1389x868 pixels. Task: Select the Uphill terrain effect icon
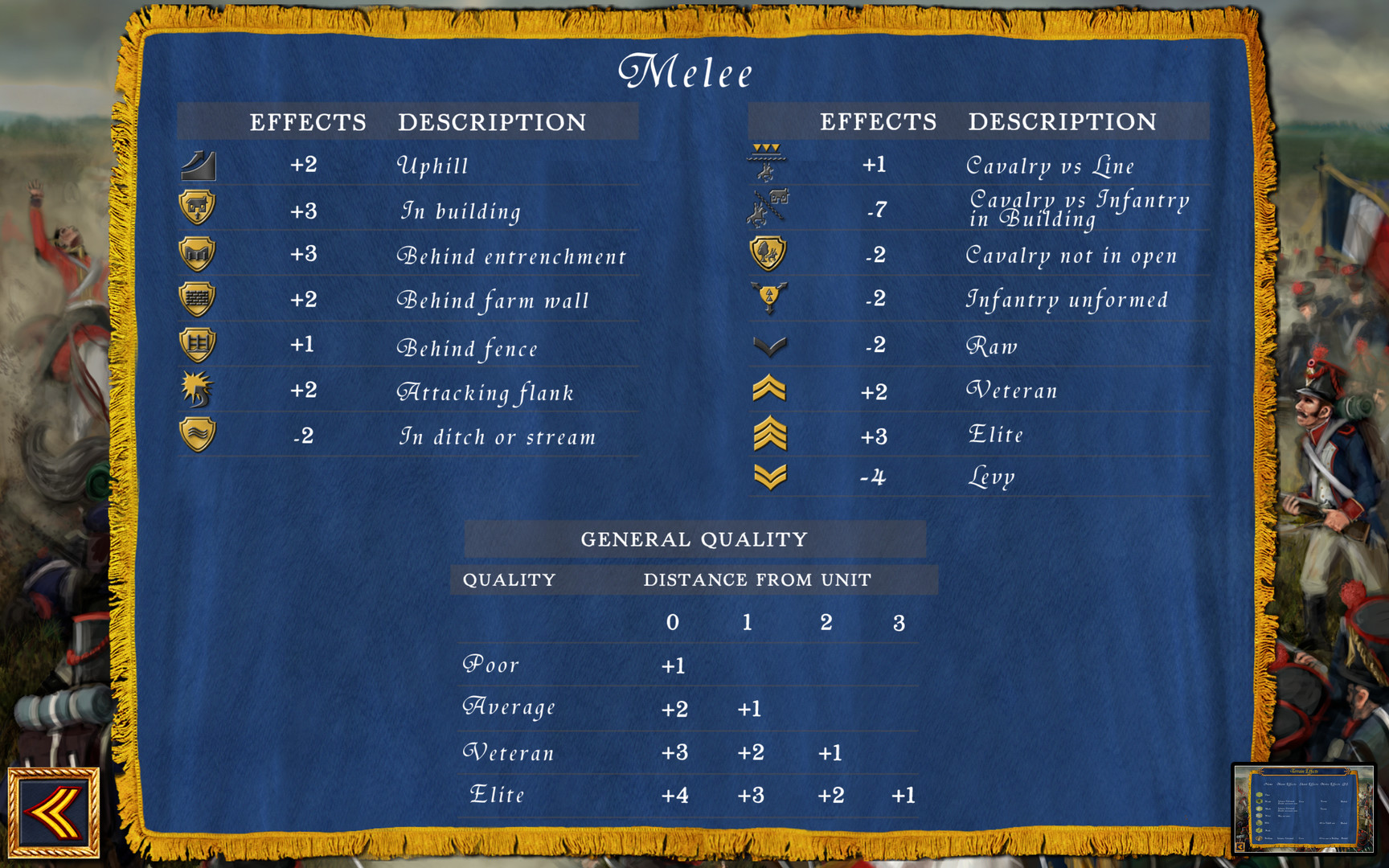(x=198, y=164)
